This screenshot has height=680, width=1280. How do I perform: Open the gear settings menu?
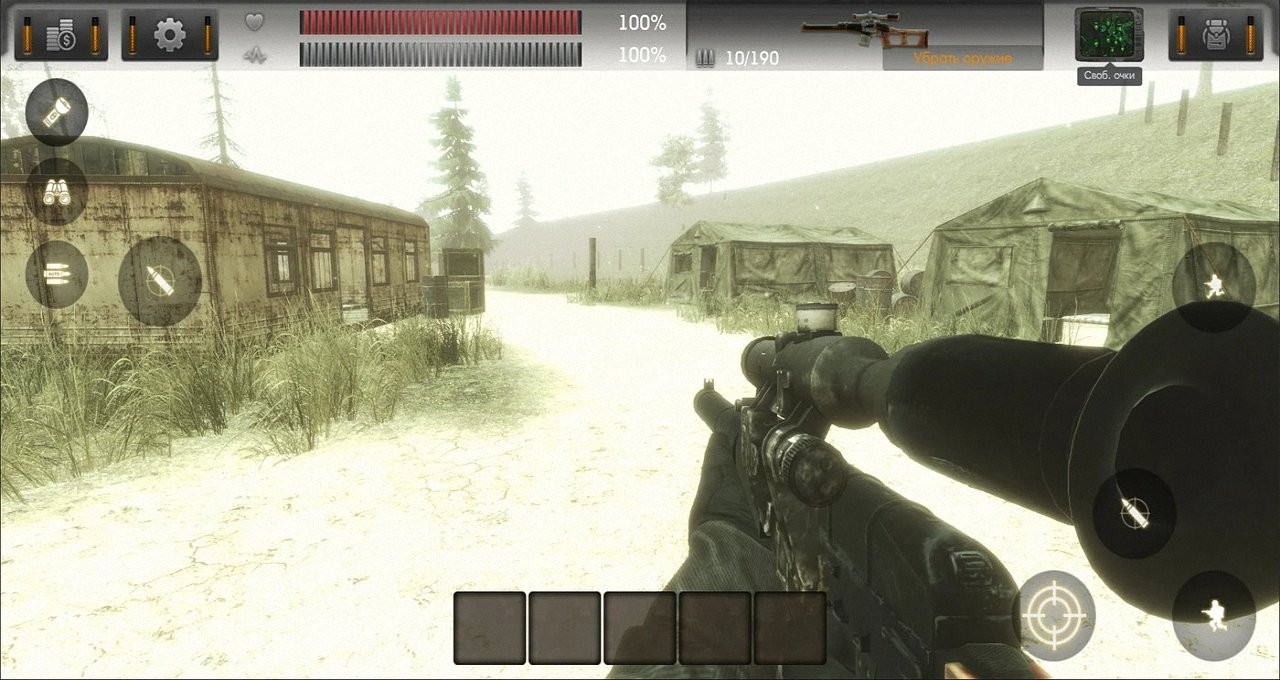coord(170,35)
